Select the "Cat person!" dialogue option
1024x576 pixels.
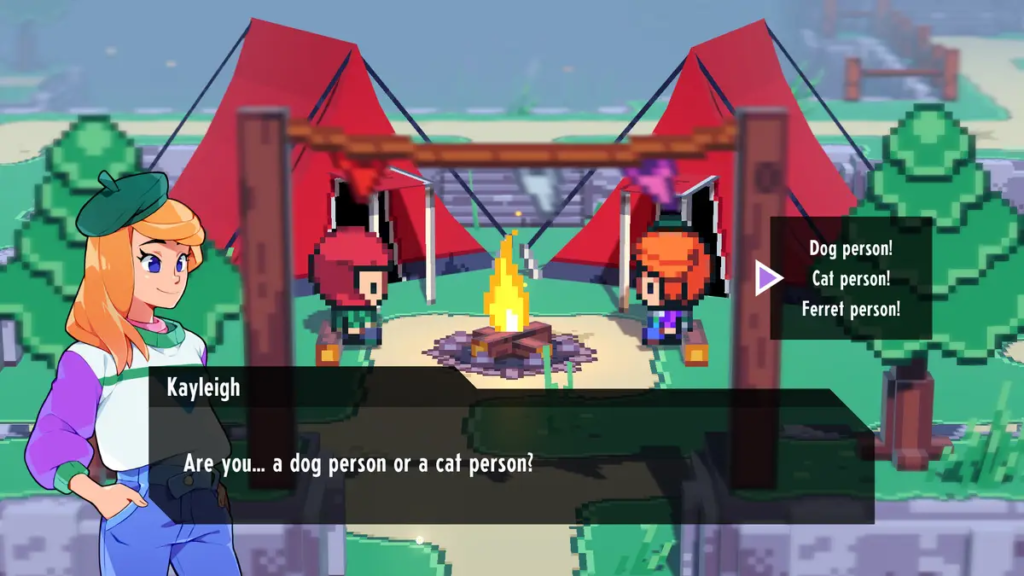coord(850,279)
